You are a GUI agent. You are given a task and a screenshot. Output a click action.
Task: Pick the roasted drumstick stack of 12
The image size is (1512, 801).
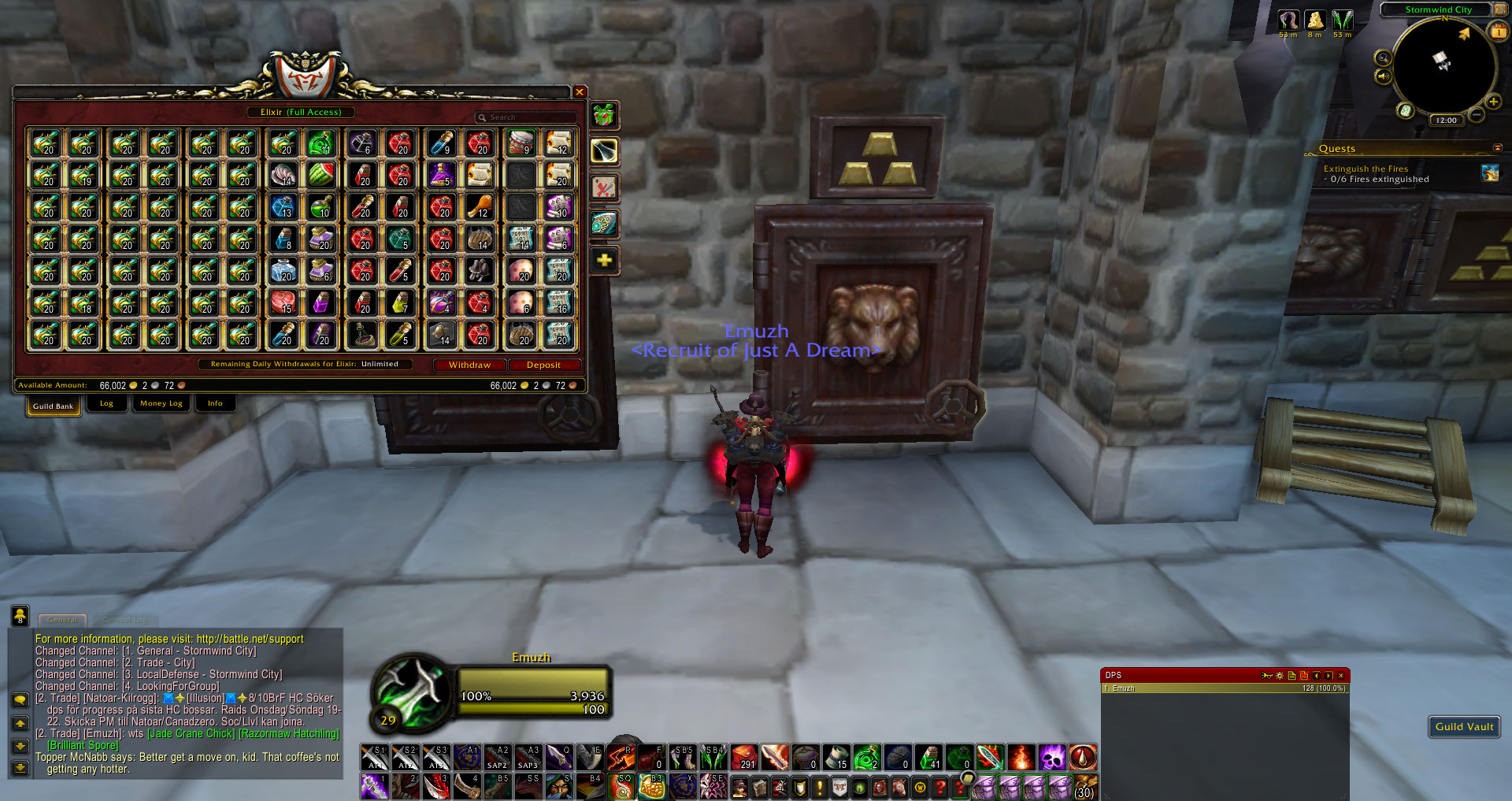click(480, 207)
